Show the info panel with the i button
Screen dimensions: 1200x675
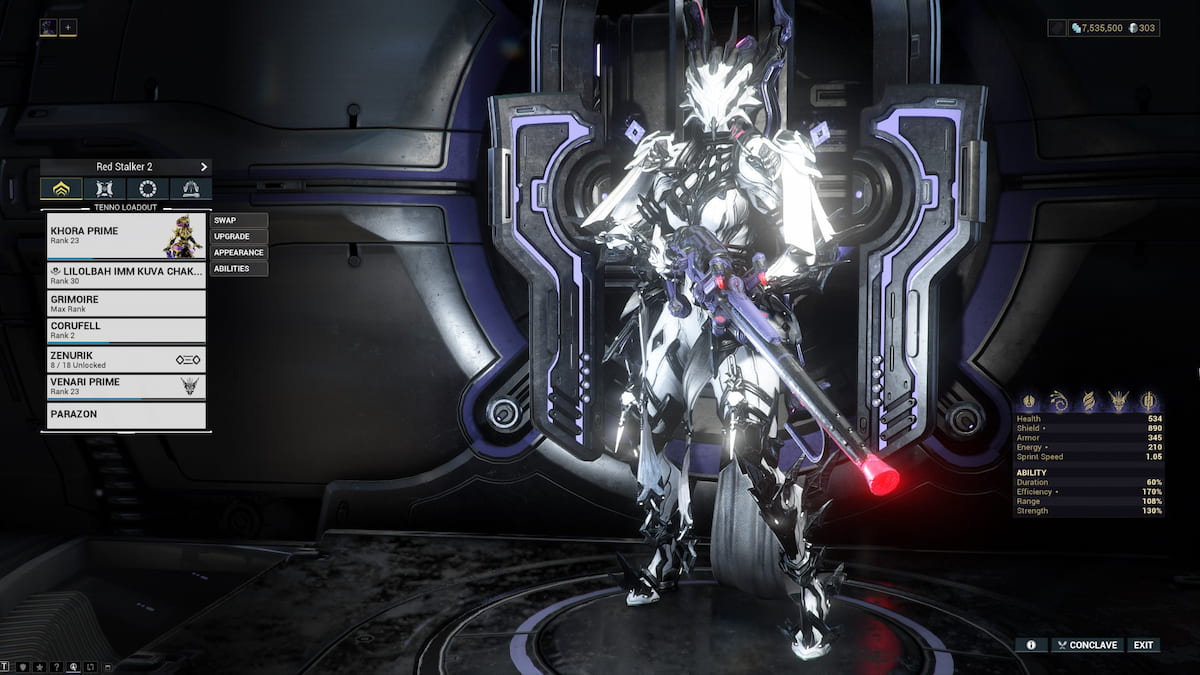click(x=1031, y=645)
